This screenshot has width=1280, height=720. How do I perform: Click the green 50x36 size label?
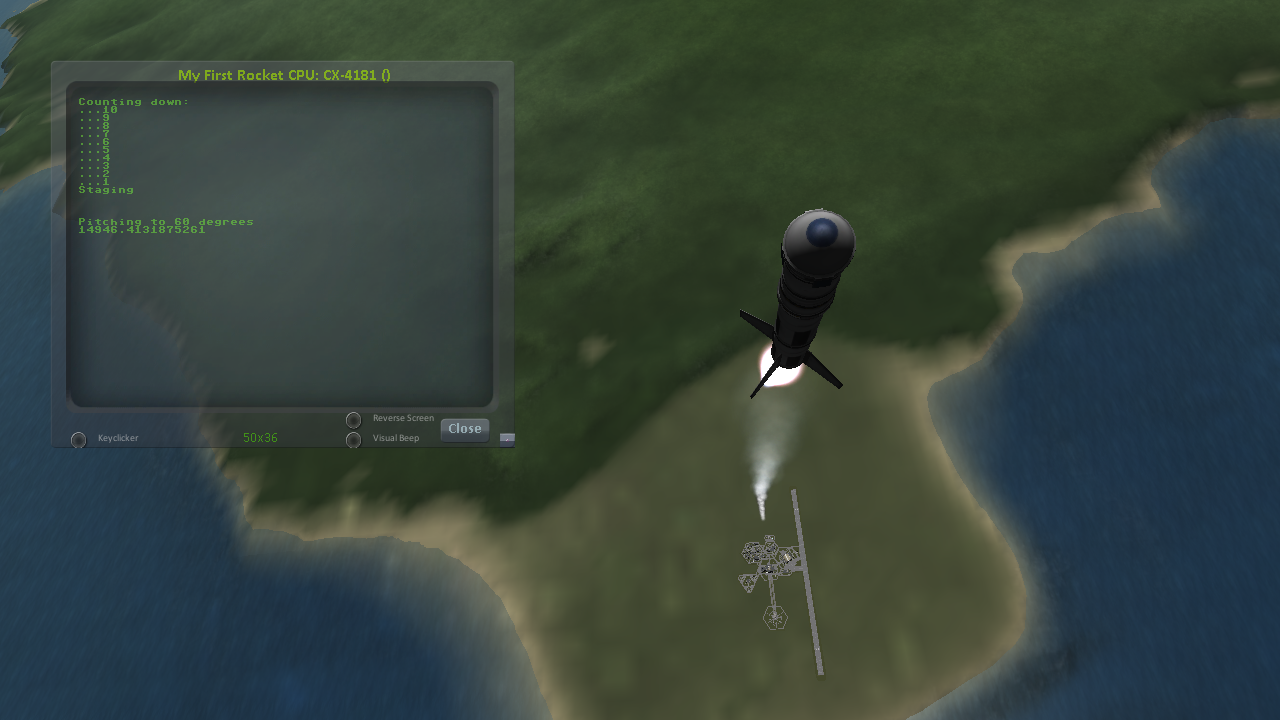tap(259, 437)
